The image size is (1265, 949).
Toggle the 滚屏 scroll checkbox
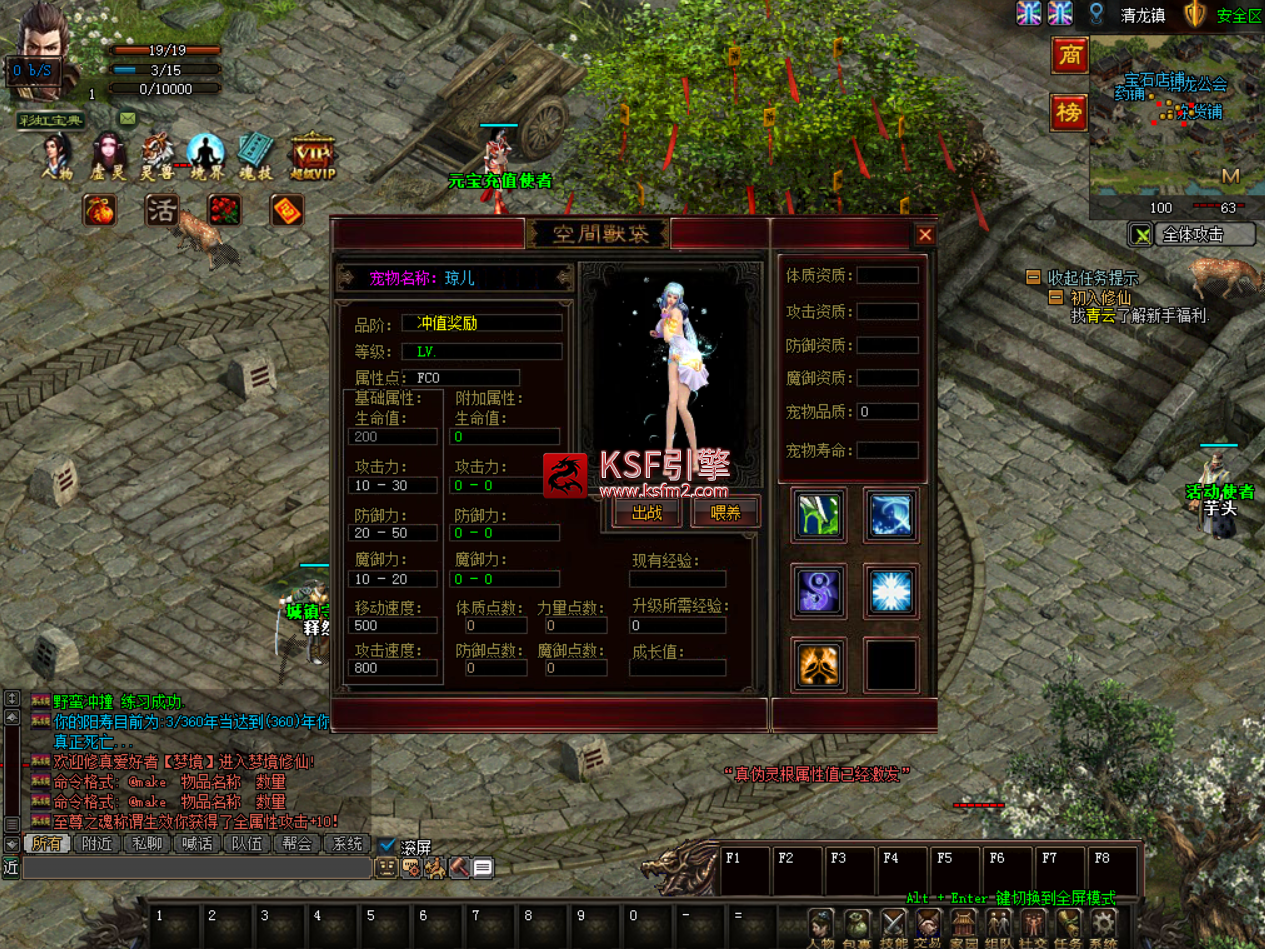tap(388, 846)
